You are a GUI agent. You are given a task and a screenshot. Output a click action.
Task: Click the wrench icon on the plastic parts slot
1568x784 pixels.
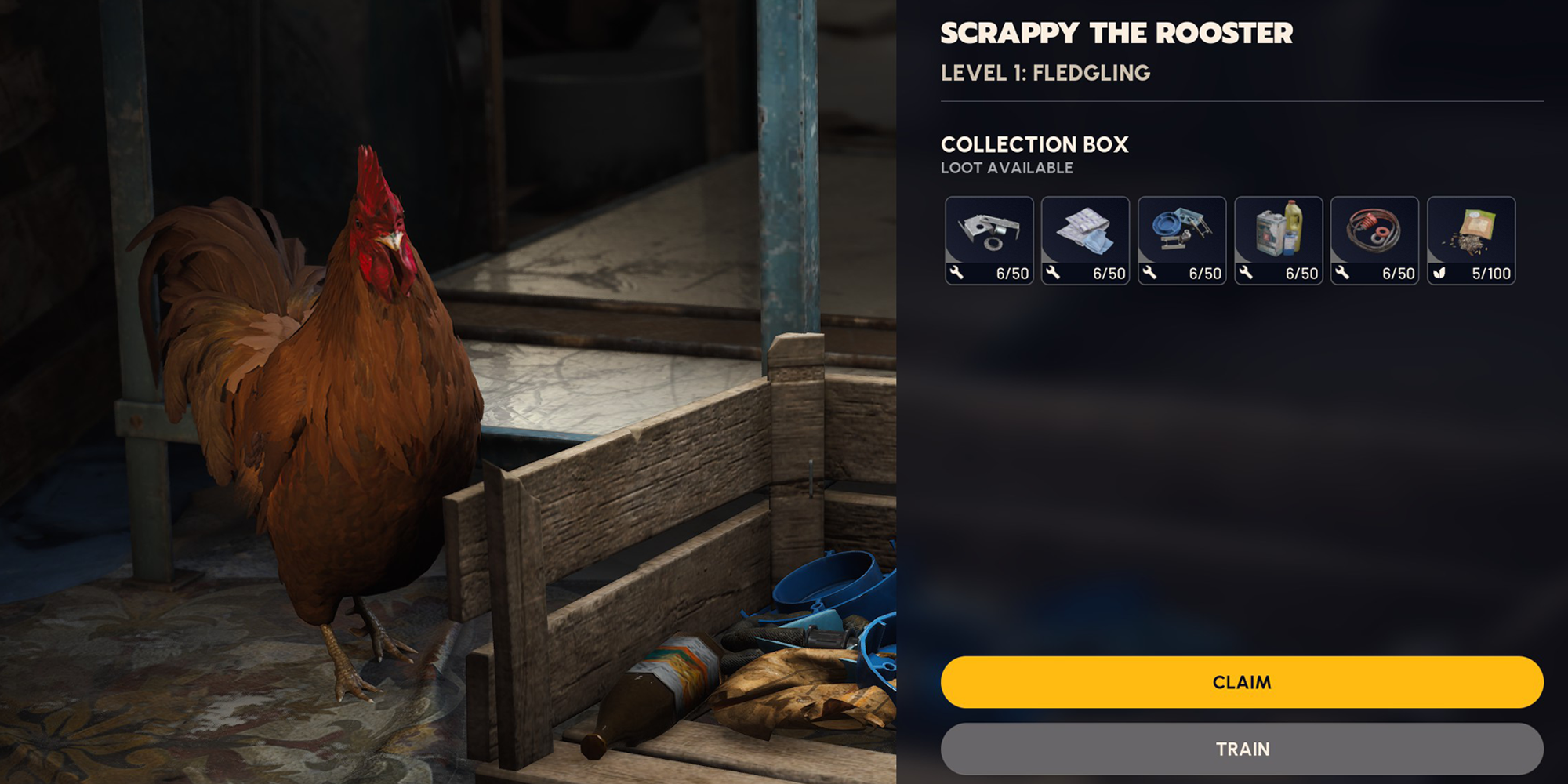click(1151, 274)
